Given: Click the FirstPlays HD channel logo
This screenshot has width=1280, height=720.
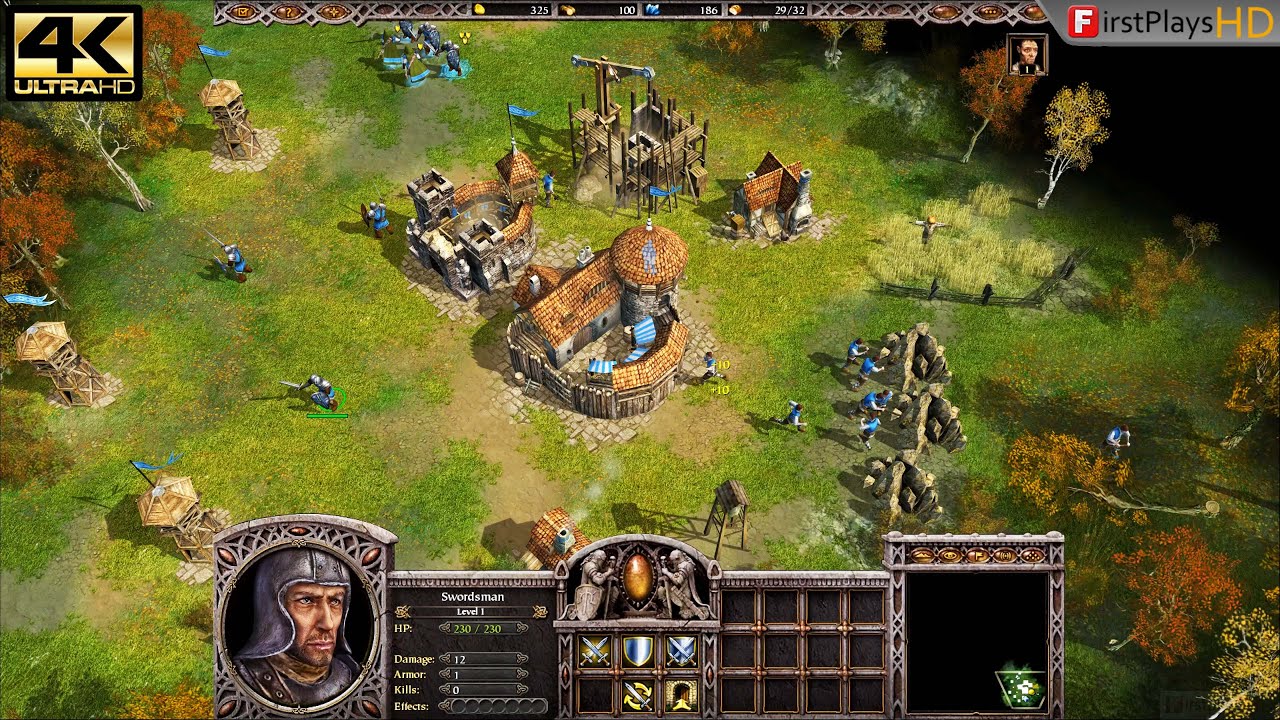Looking at the screenshot, I should point(1170,23).
